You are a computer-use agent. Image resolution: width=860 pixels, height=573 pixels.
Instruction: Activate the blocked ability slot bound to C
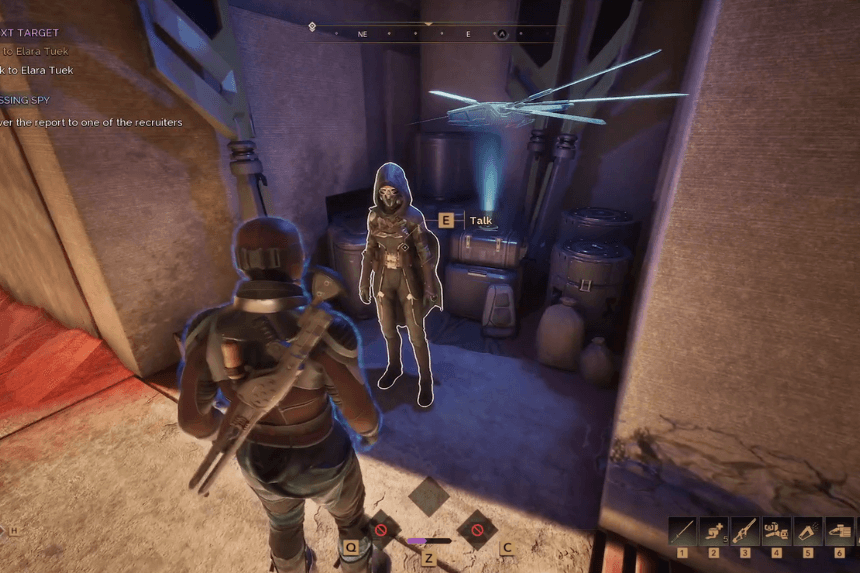tap(477, 529)
